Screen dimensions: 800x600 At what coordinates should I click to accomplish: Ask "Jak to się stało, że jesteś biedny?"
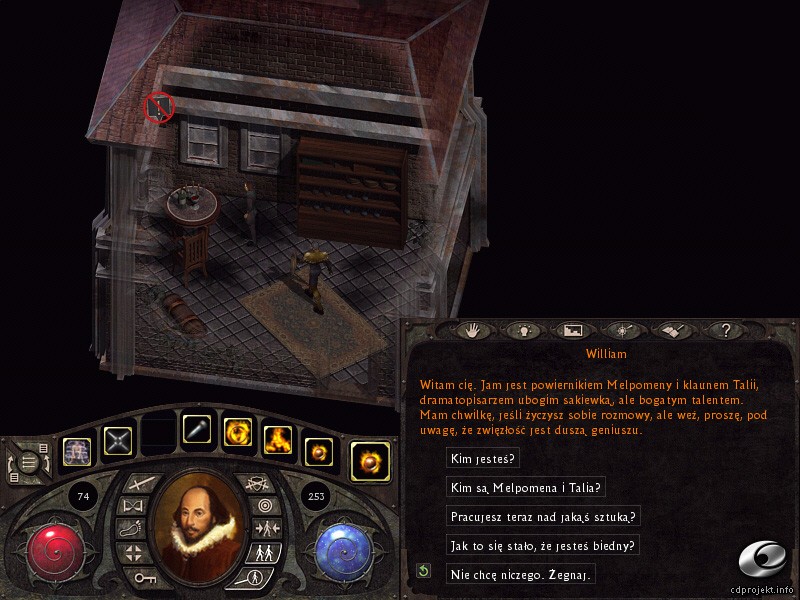542,546
